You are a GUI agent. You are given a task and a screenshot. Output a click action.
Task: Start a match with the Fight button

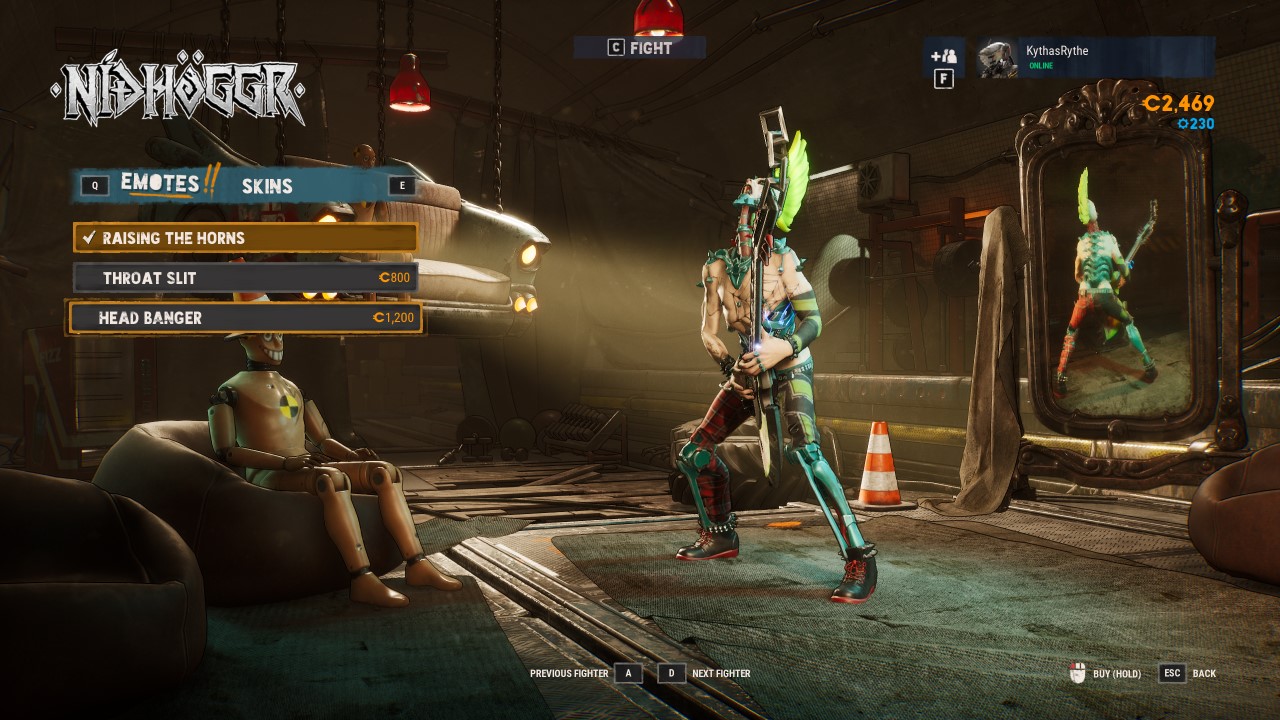click(640, 47)
